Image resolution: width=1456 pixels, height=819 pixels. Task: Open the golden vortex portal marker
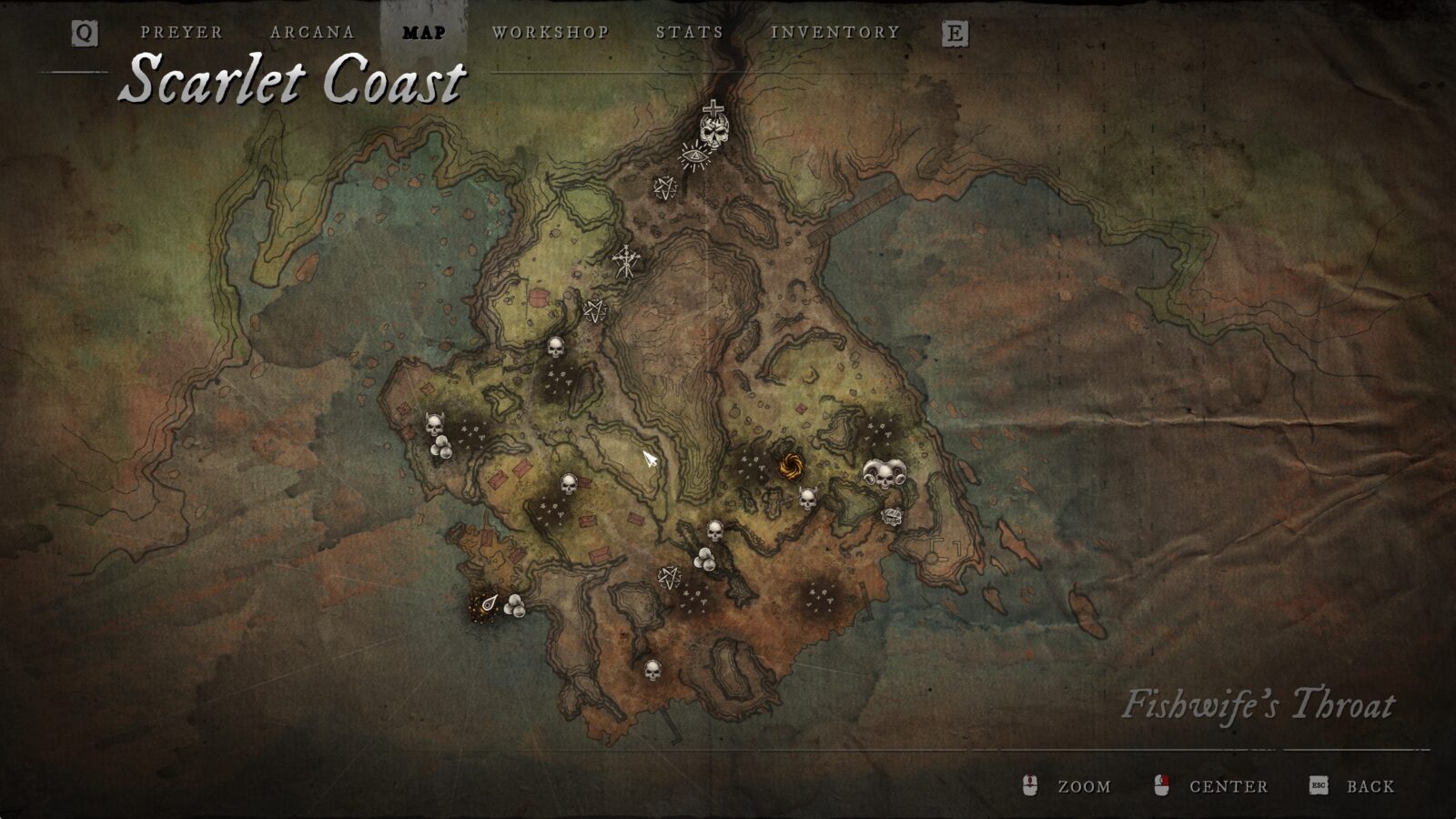[x=790, y=463]
